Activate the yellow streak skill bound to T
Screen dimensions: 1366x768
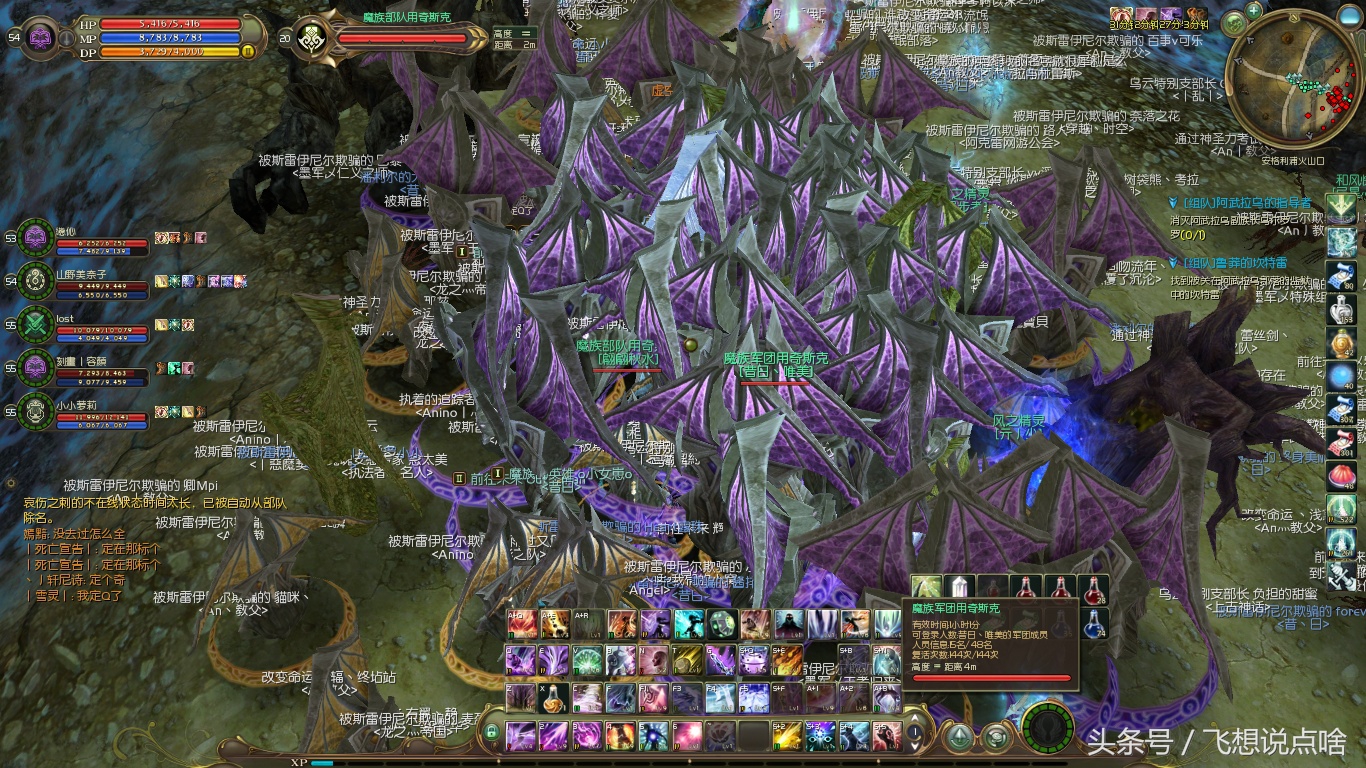coord(689,661)
